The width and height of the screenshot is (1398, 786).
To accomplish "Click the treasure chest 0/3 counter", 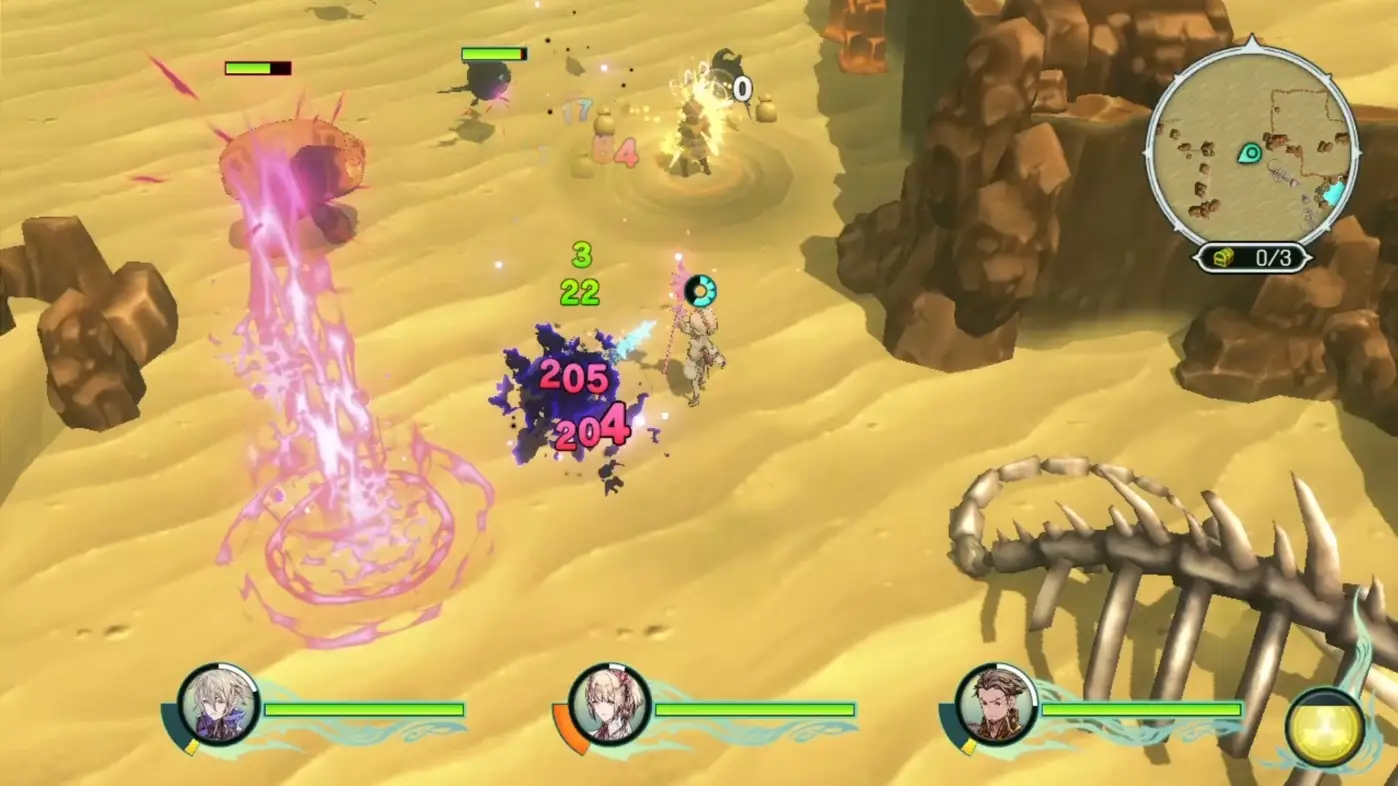I will click(x=1252, y=258).
